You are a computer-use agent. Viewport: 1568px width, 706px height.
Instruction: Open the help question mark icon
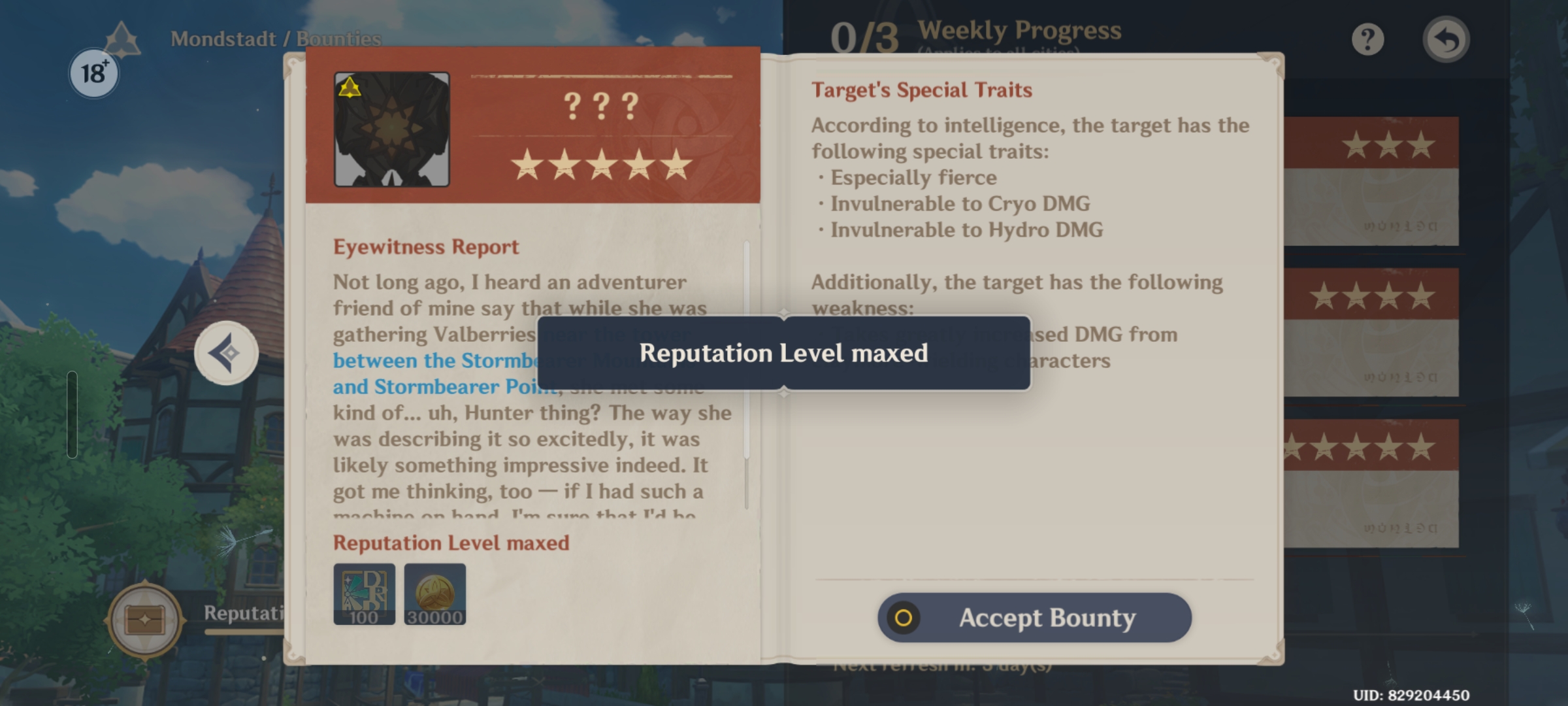click(x=1367, y=39)
